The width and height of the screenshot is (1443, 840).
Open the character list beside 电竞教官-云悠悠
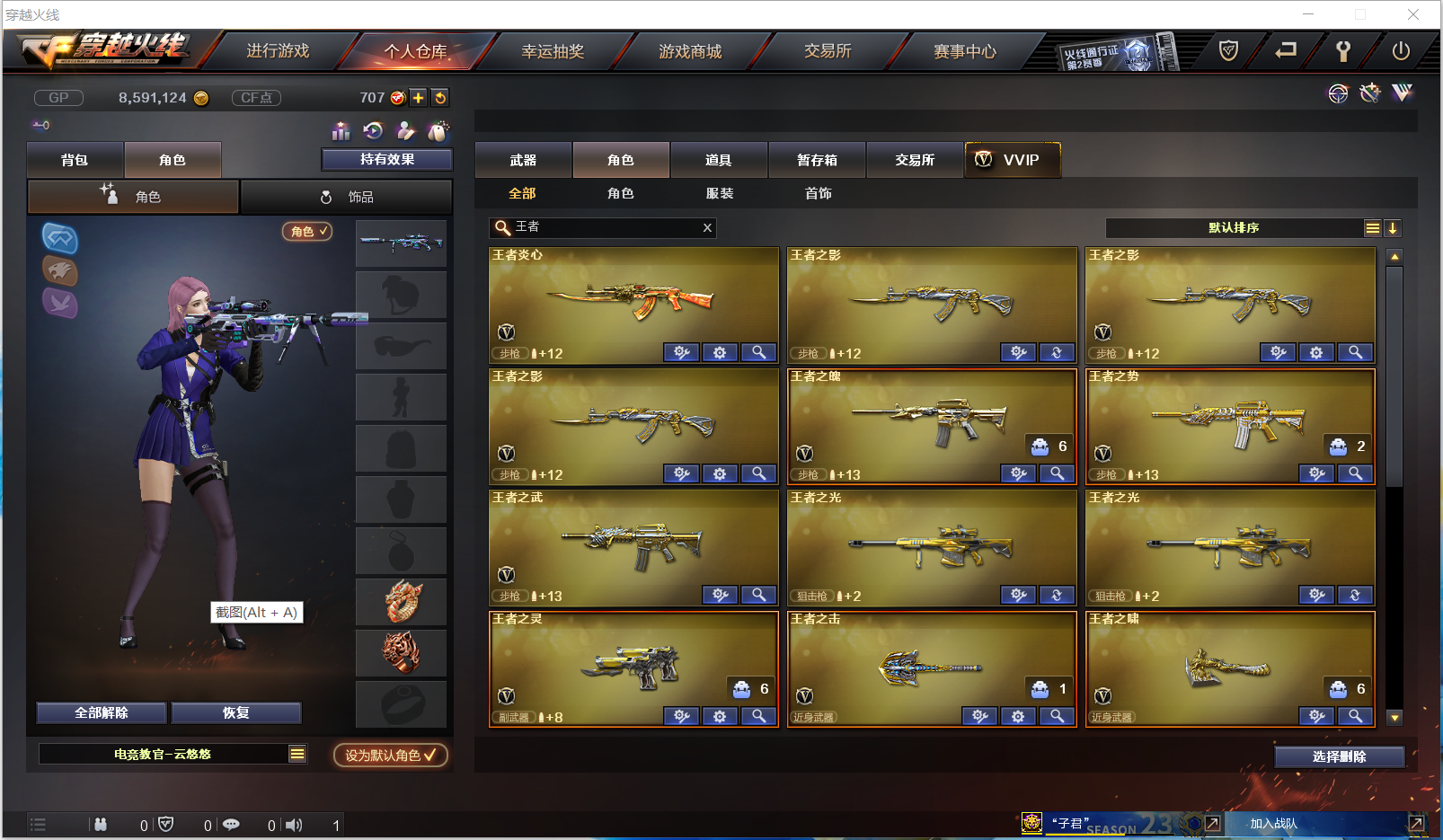[x=297, y=754]
